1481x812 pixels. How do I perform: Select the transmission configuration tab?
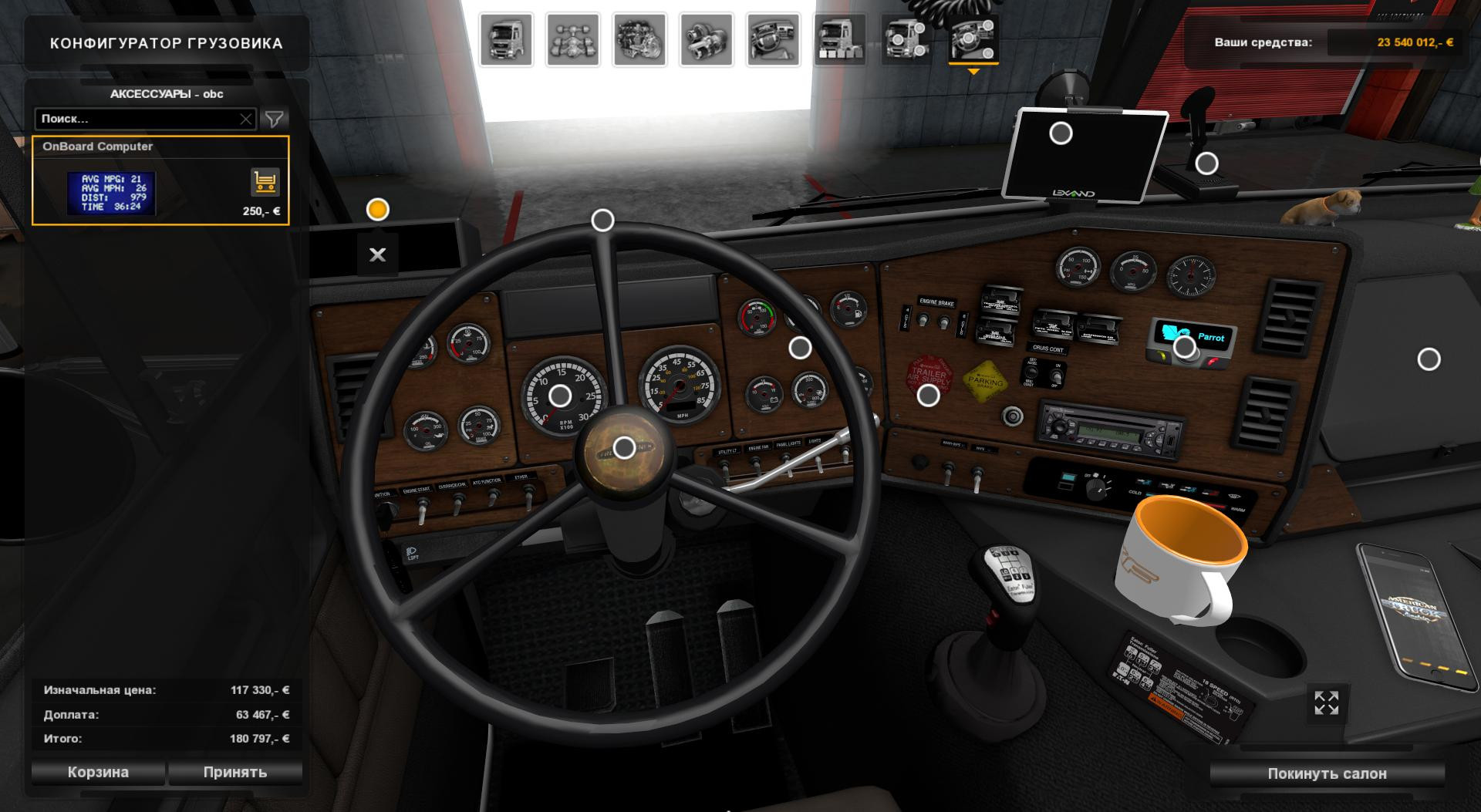[706, 40]
